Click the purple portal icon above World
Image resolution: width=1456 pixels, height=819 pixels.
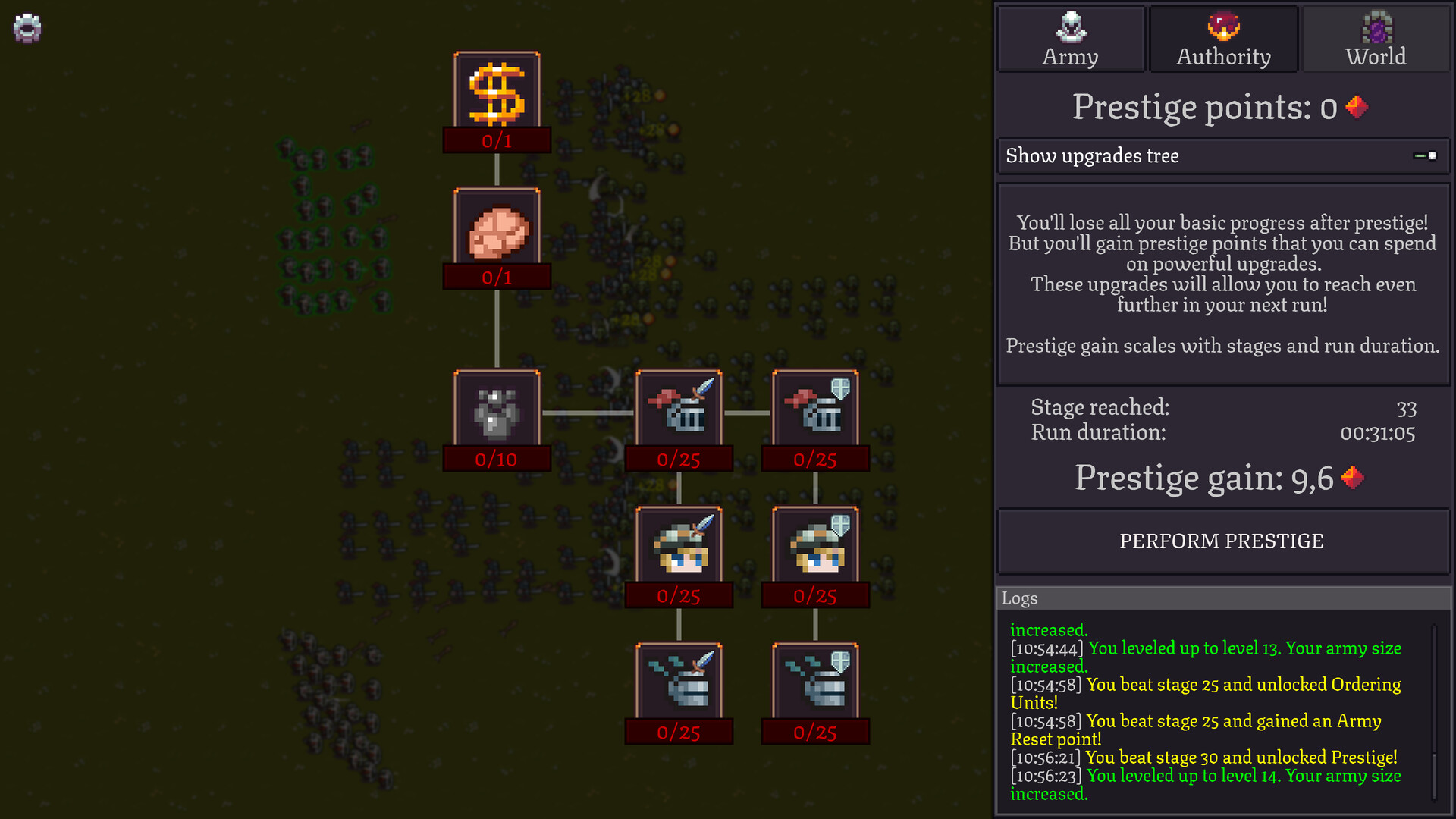click(1376, 27)
